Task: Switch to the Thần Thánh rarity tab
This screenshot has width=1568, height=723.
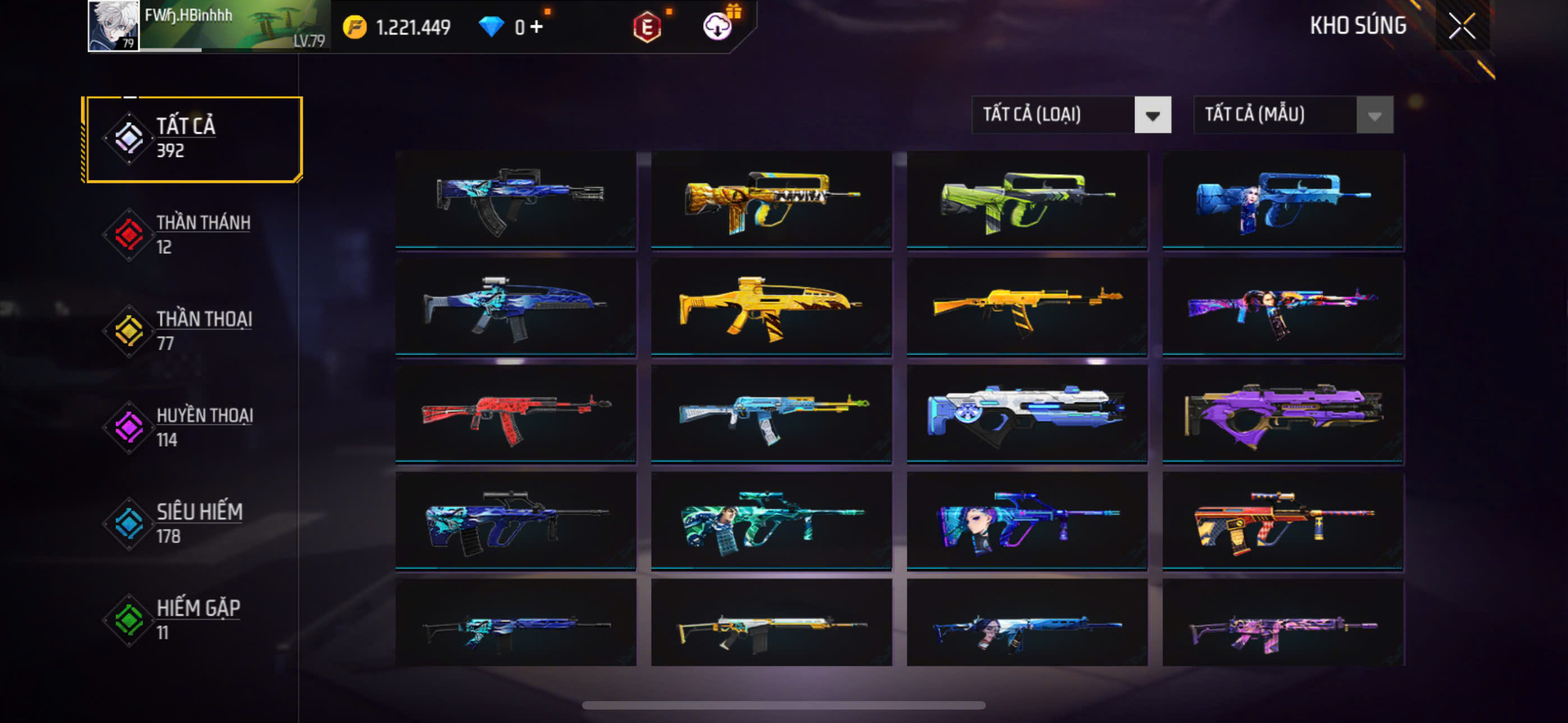Action: click(193, 234)
